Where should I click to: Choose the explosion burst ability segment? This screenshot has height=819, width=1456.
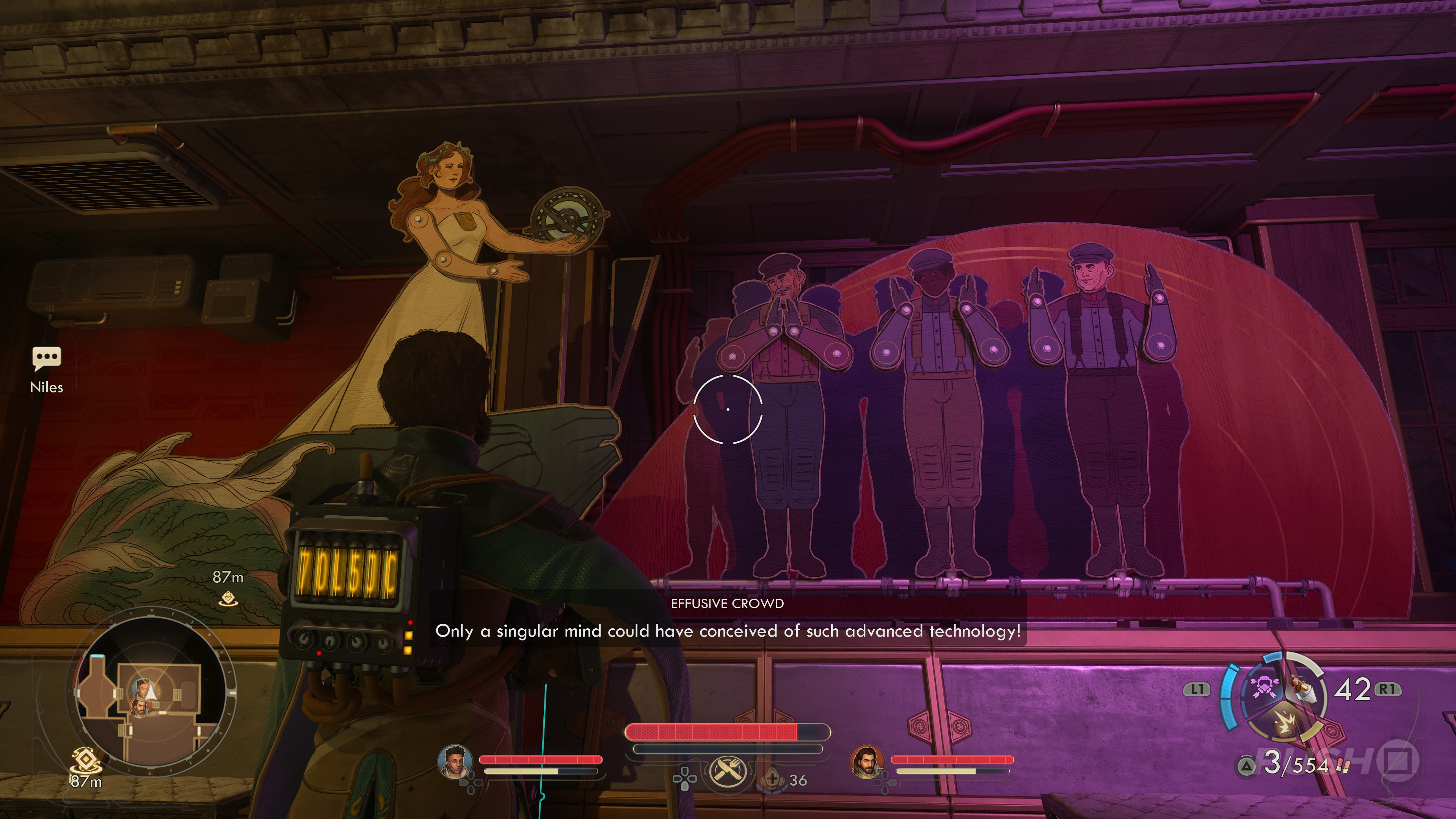(x=1284, y=724)
